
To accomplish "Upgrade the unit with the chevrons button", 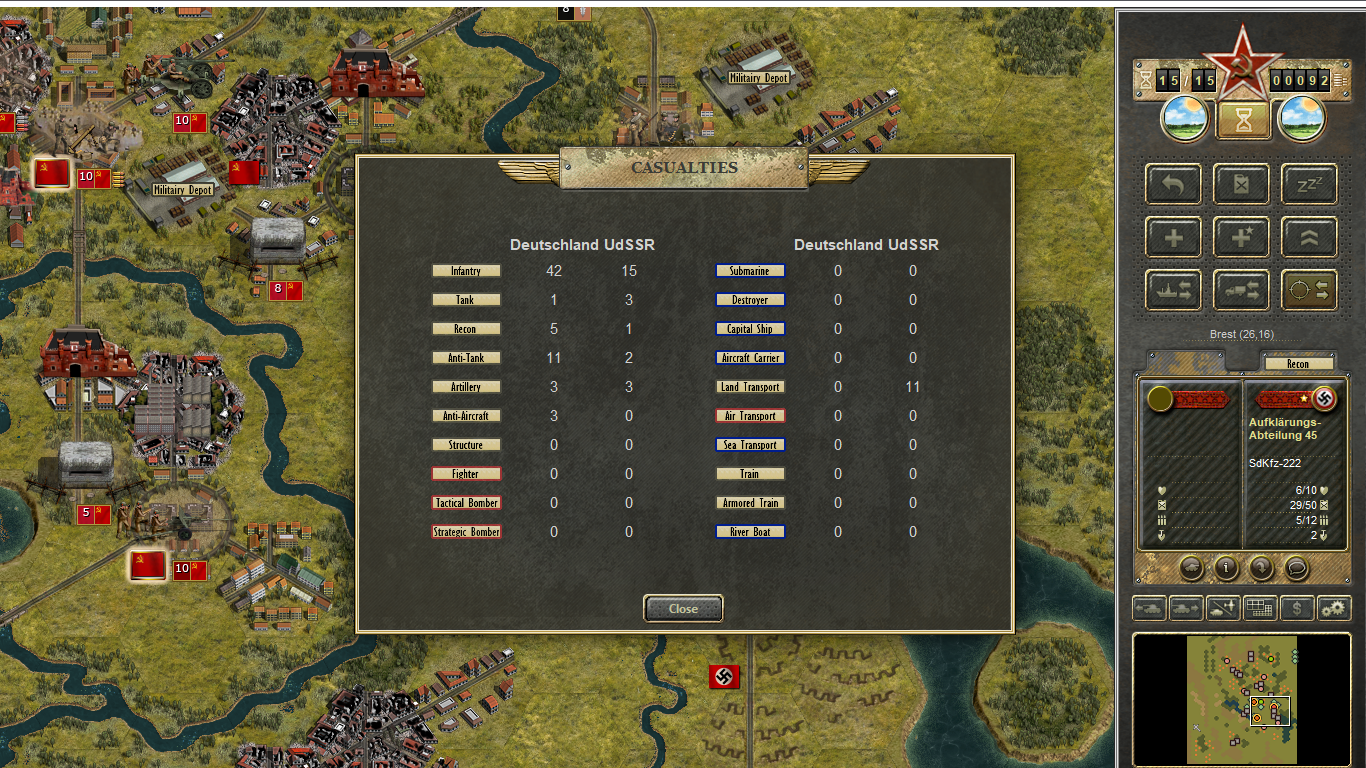I will (x=1309, y=238).
